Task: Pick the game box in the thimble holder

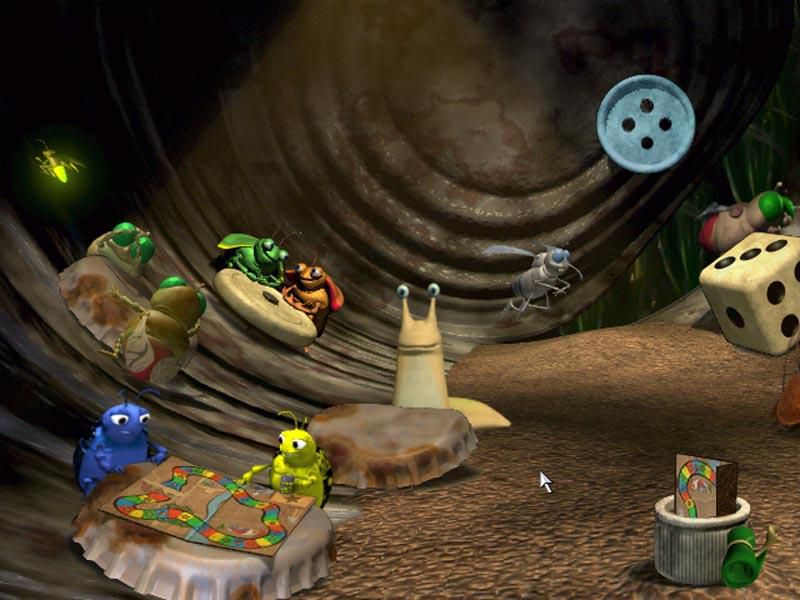Action: point(704,486)
